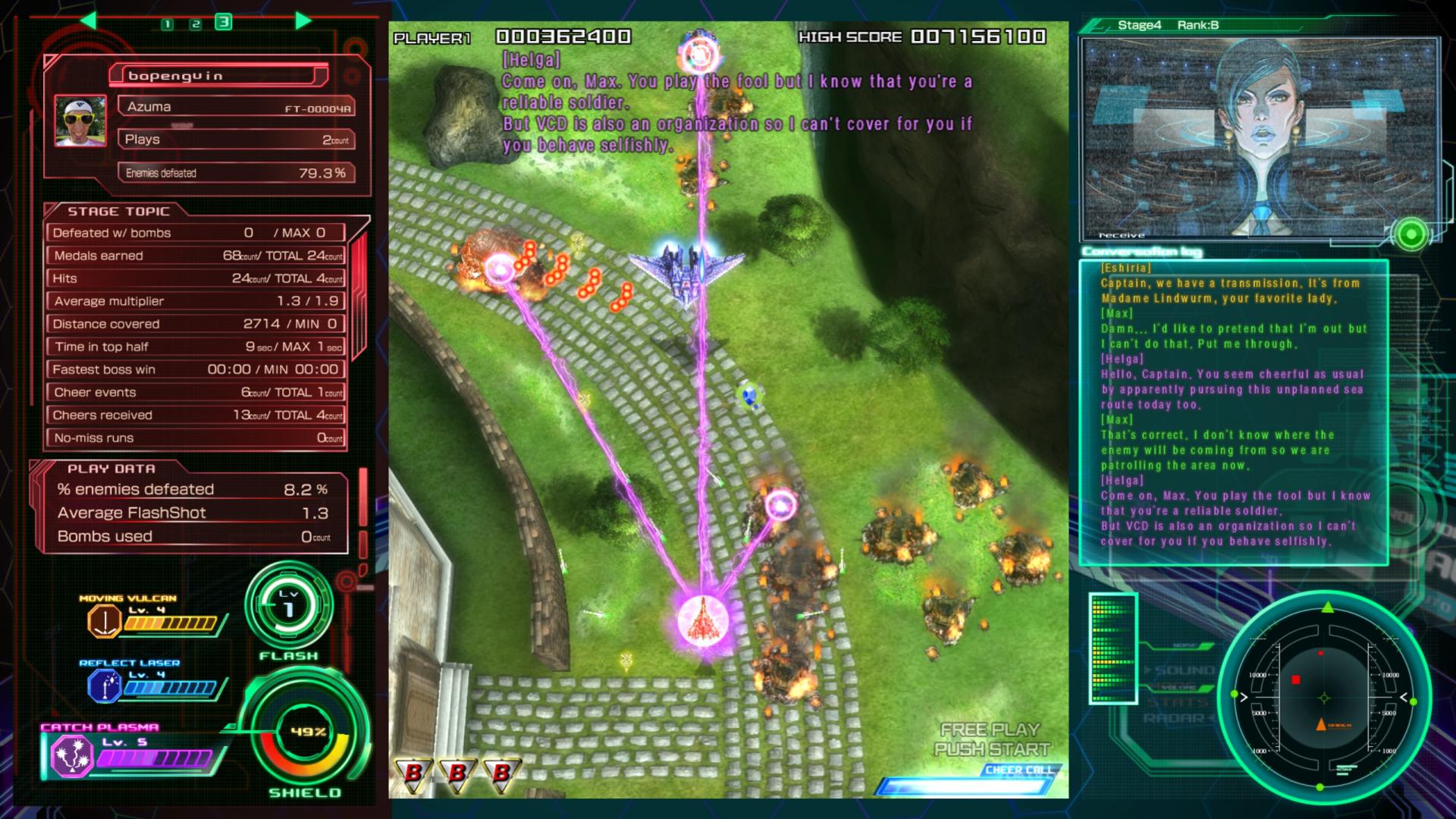Open the circular radar display
This screenshot has width=1456, height=819.
(x=1324, y=698)
